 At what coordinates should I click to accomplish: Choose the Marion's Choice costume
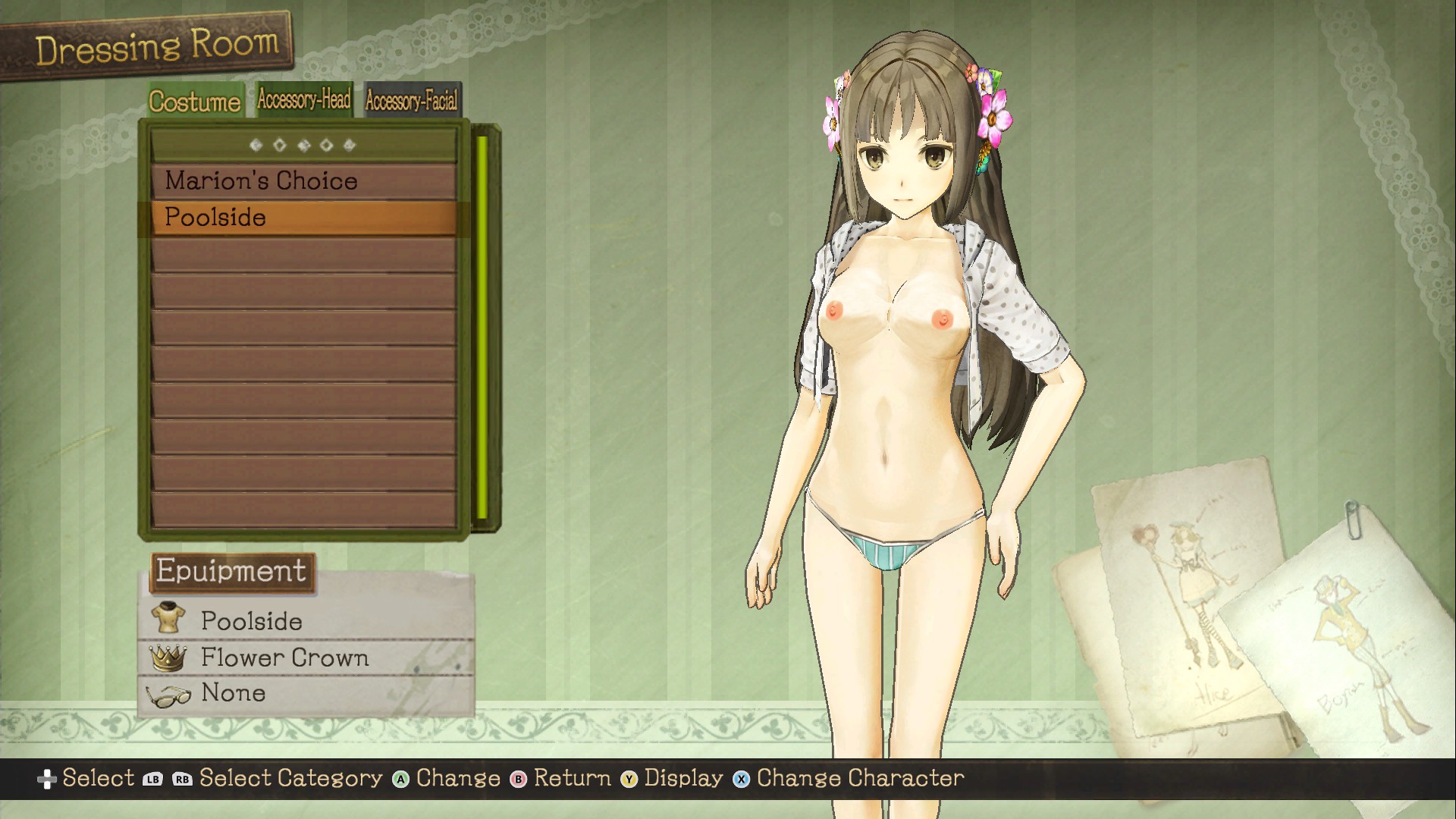point(303,181)
